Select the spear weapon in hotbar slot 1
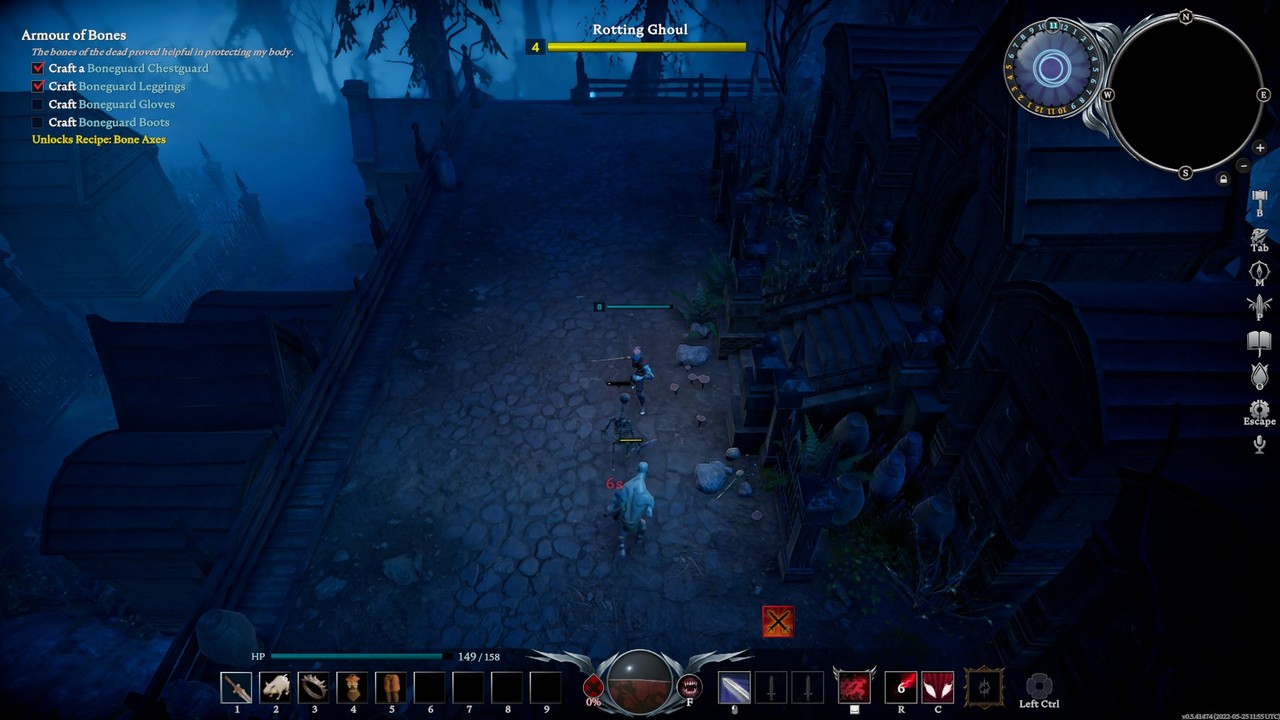 pyautogui.click(x=237, y=687)
